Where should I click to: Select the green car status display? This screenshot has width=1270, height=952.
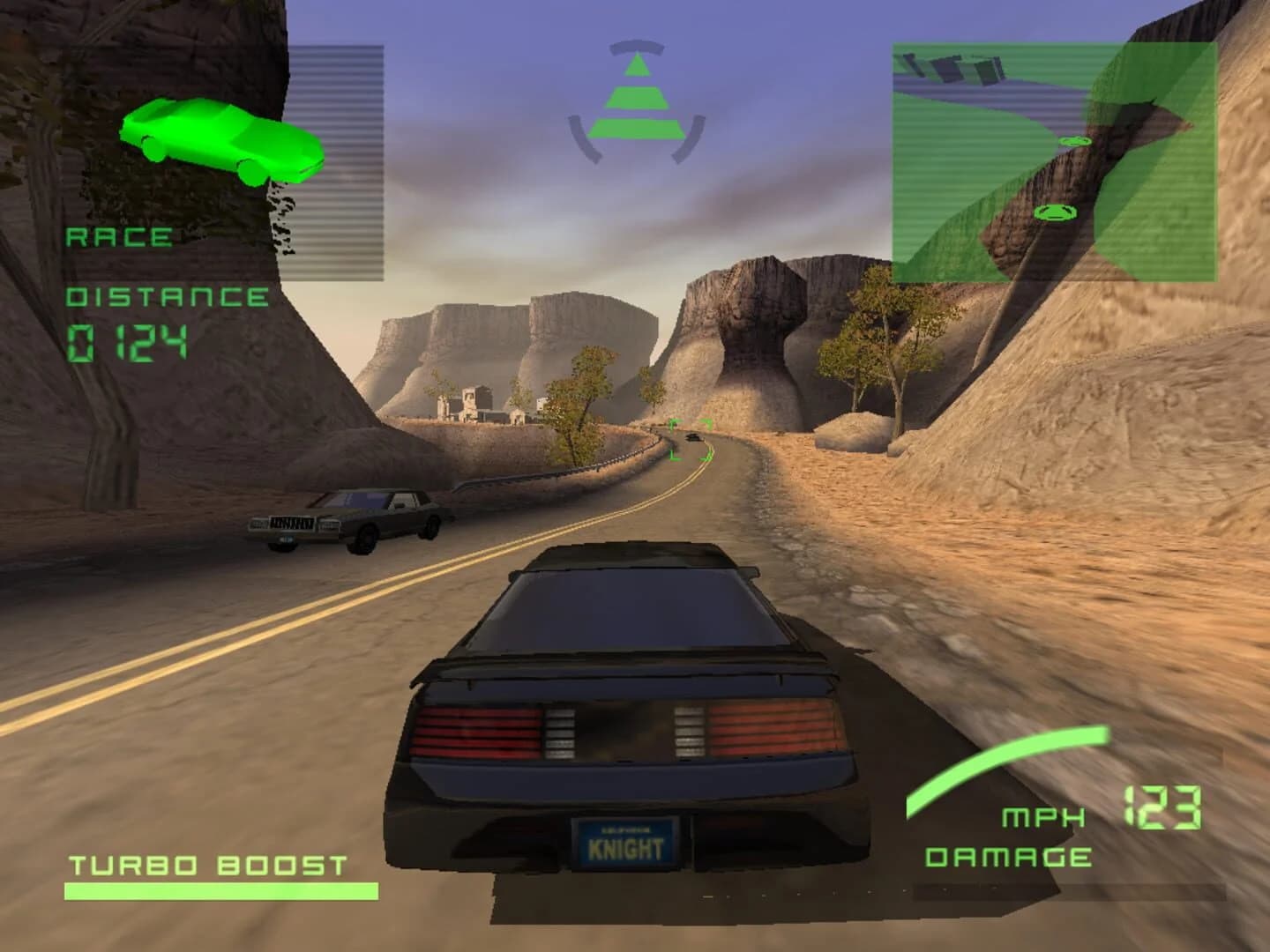(220, 141)
